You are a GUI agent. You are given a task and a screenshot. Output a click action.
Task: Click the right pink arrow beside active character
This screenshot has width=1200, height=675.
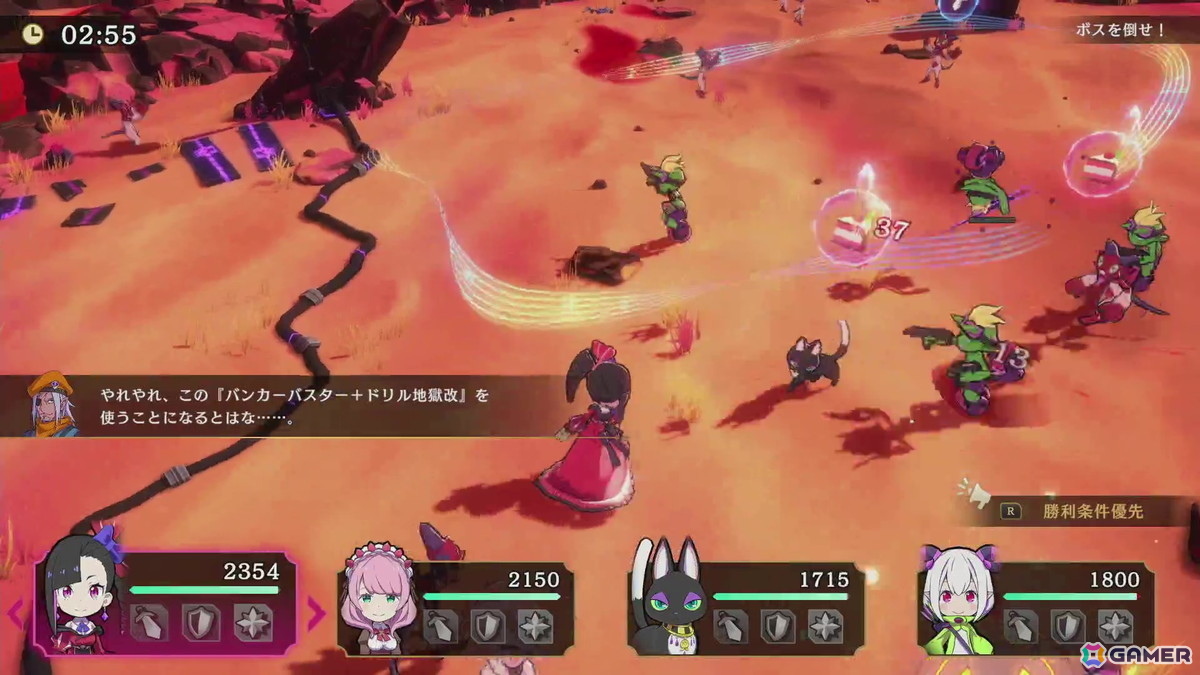click(316, 613)
